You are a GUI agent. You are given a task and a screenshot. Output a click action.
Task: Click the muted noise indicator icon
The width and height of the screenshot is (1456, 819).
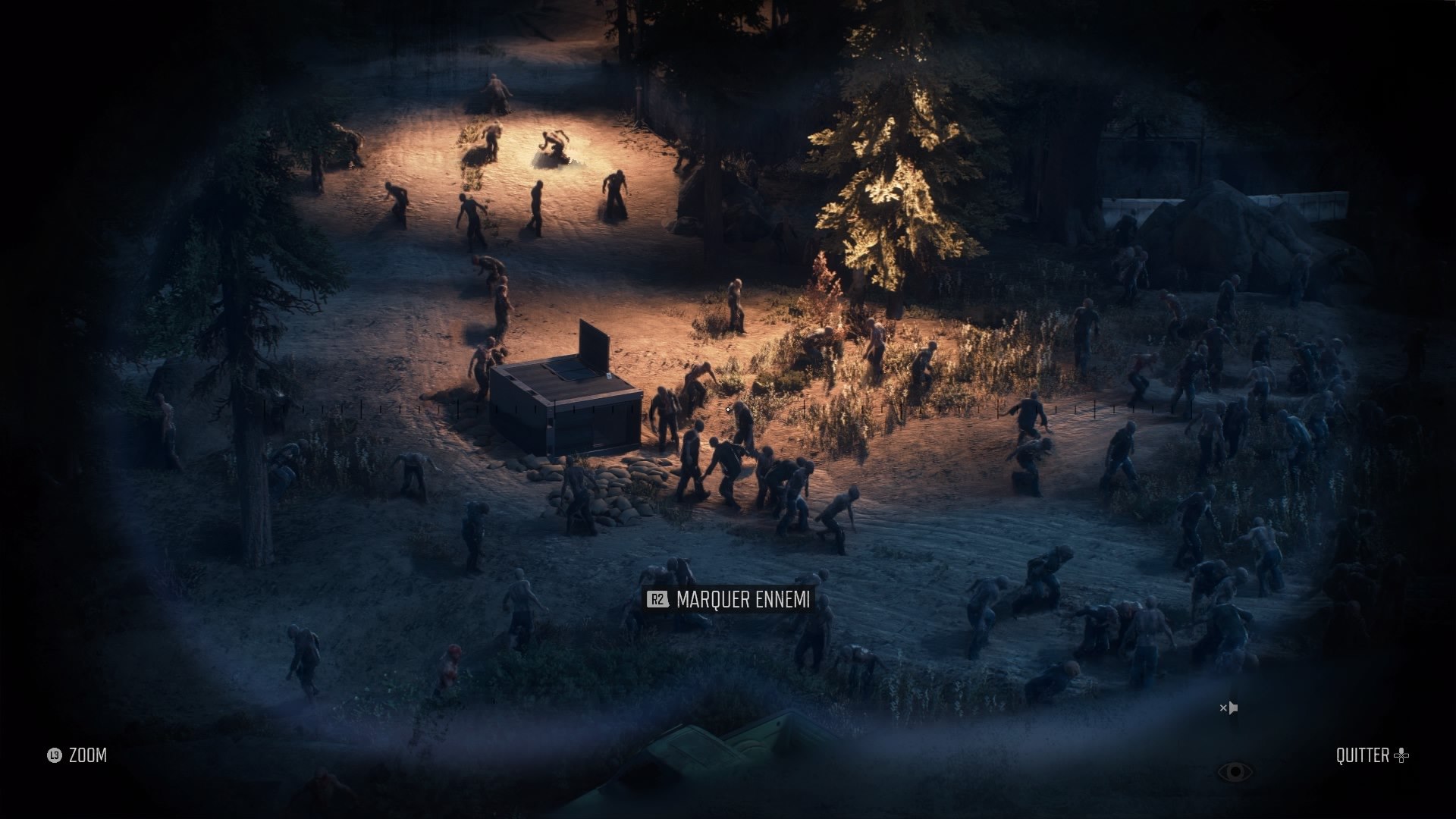[x=1228, y=708]
